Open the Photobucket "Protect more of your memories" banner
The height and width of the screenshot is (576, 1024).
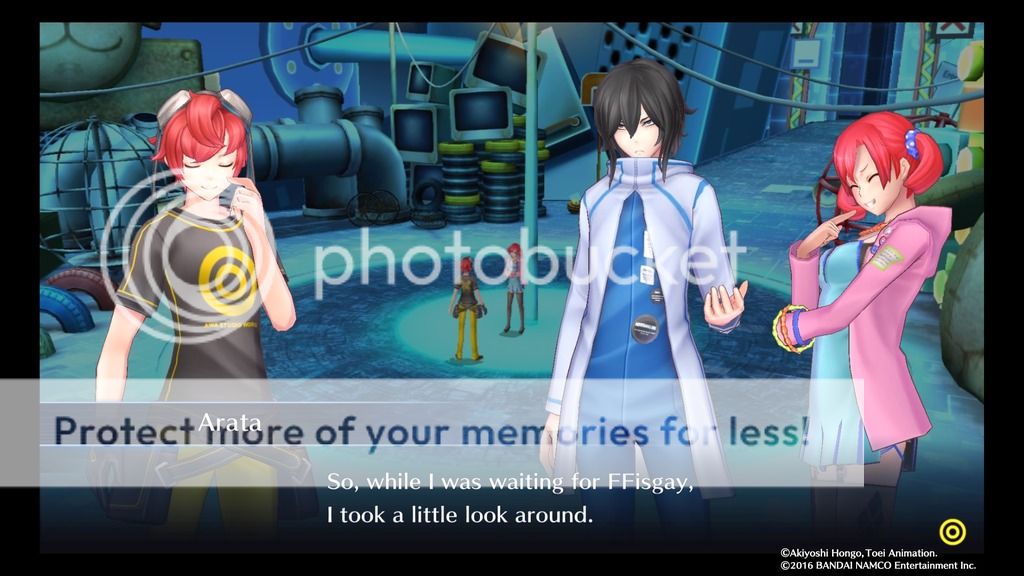click(431, 432)
